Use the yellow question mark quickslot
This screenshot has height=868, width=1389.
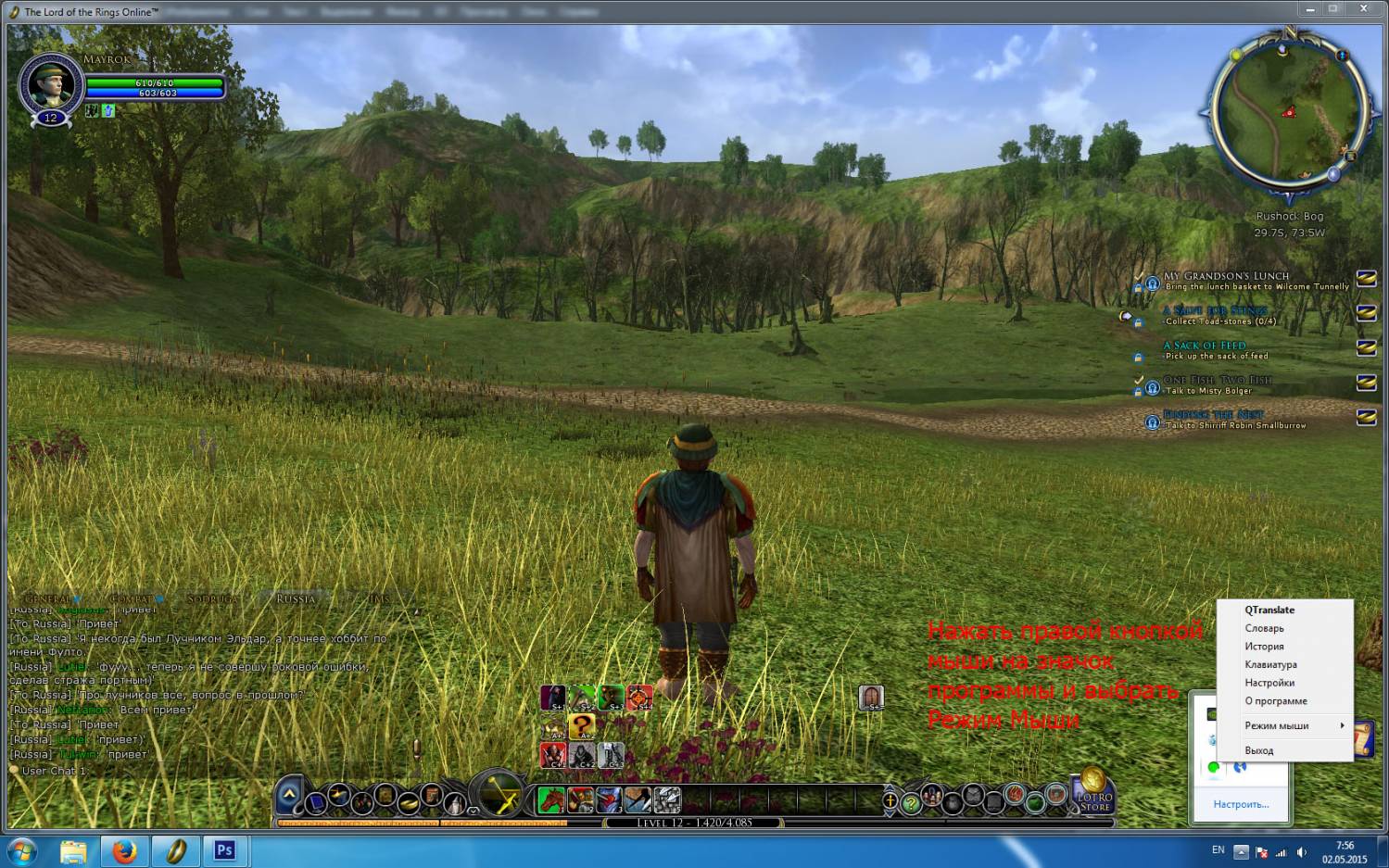click(x=582, y=726)
